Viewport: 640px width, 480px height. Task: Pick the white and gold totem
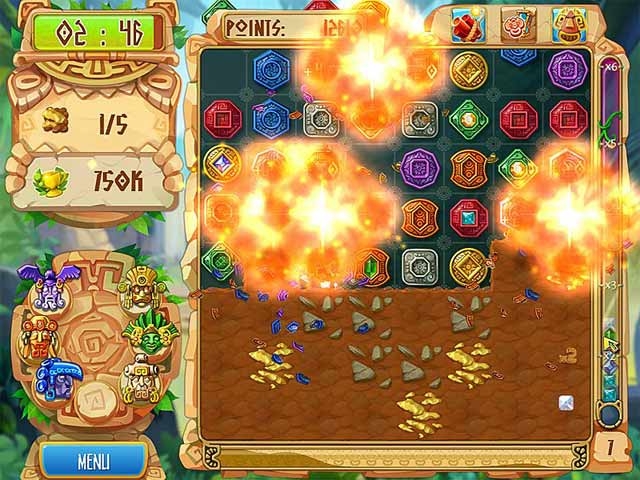pyautogui.click(x=141, y=378)
